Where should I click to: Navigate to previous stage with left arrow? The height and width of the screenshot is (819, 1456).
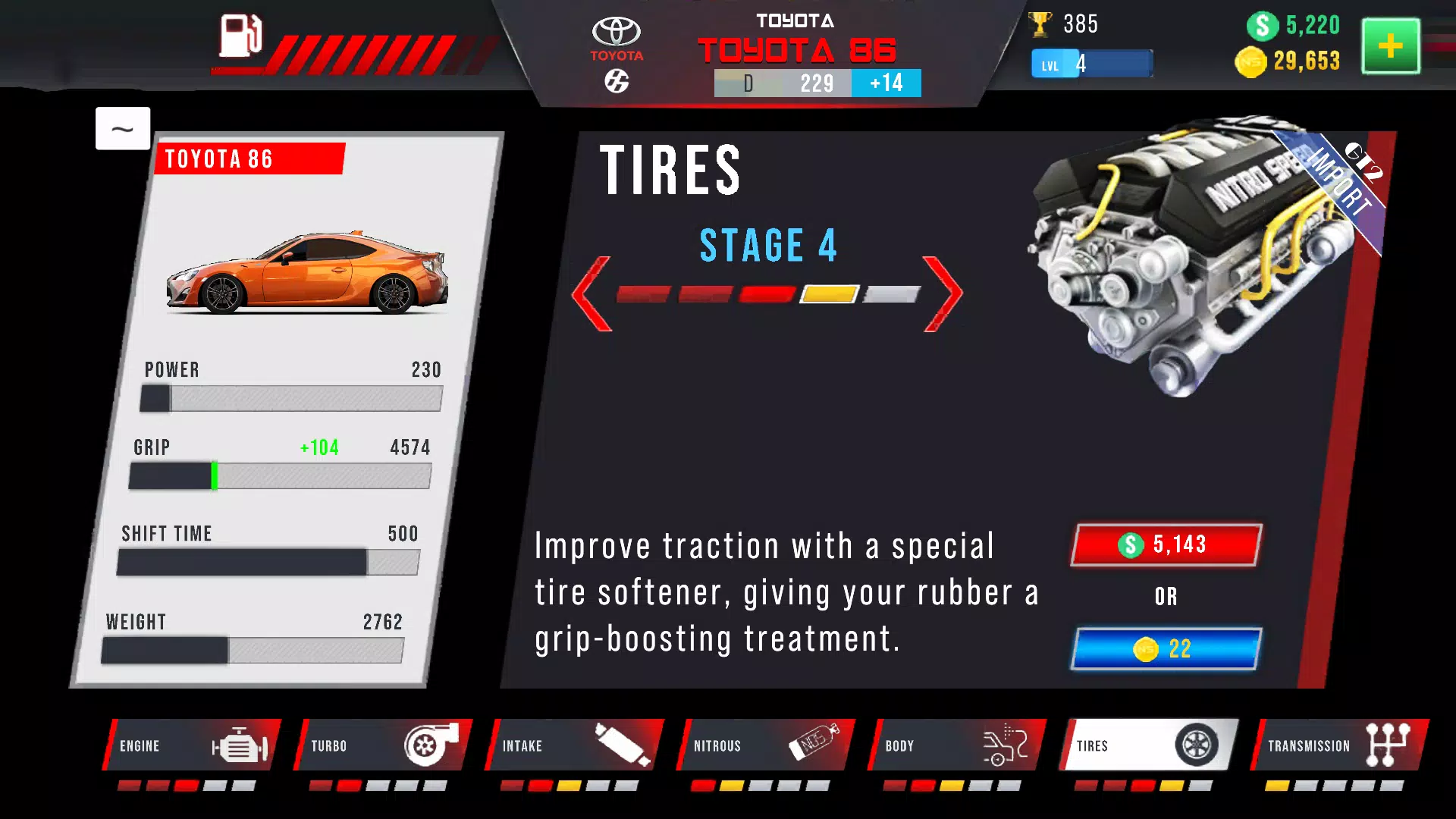[x=595, y=293]
